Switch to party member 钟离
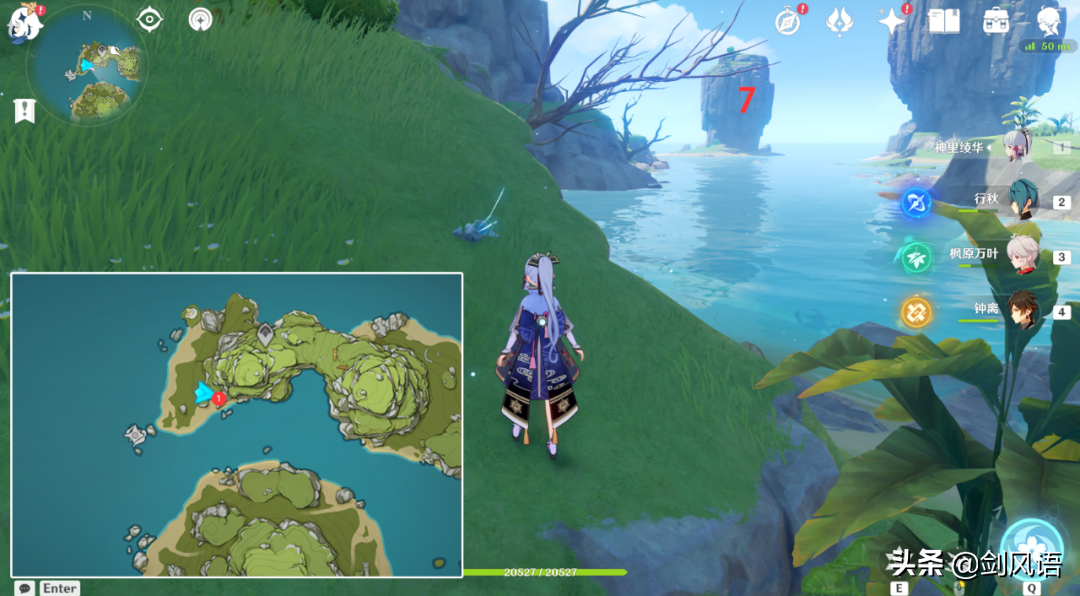The width and height of the screenshot is (1080, 596). coord(1021,310)
